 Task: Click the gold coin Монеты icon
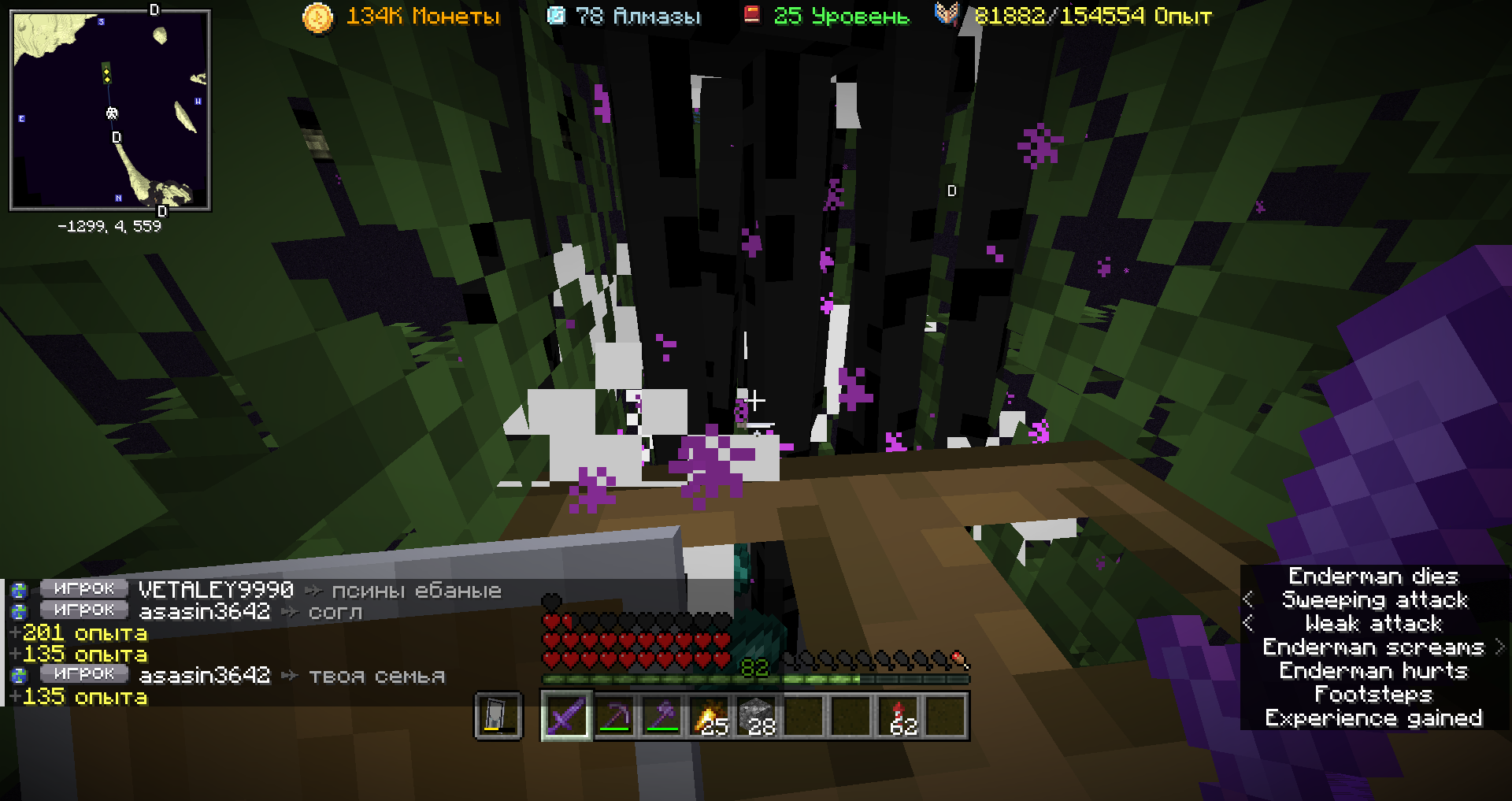(317, 17)
